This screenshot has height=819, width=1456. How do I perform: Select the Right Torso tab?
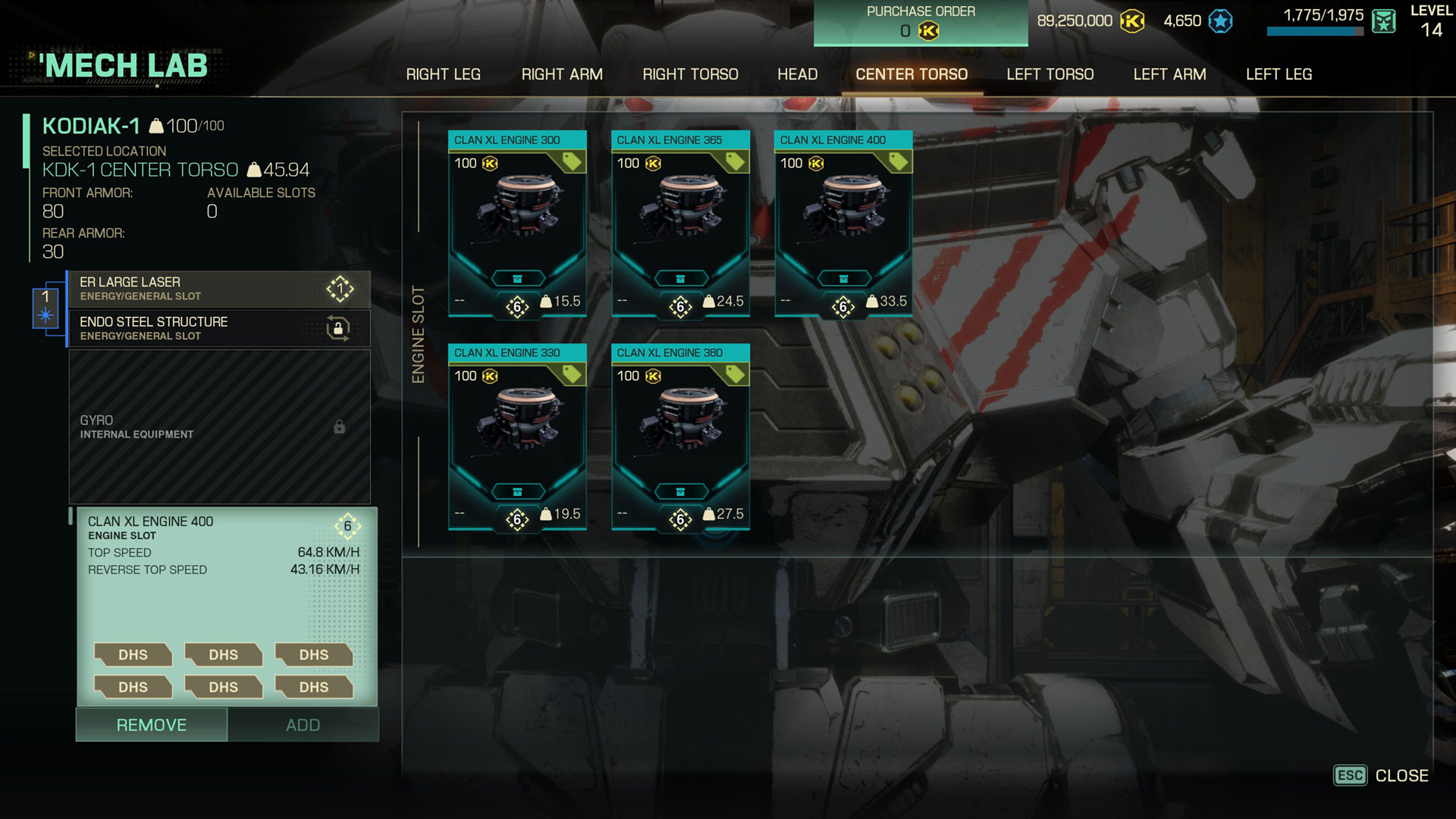pos(690,74)
